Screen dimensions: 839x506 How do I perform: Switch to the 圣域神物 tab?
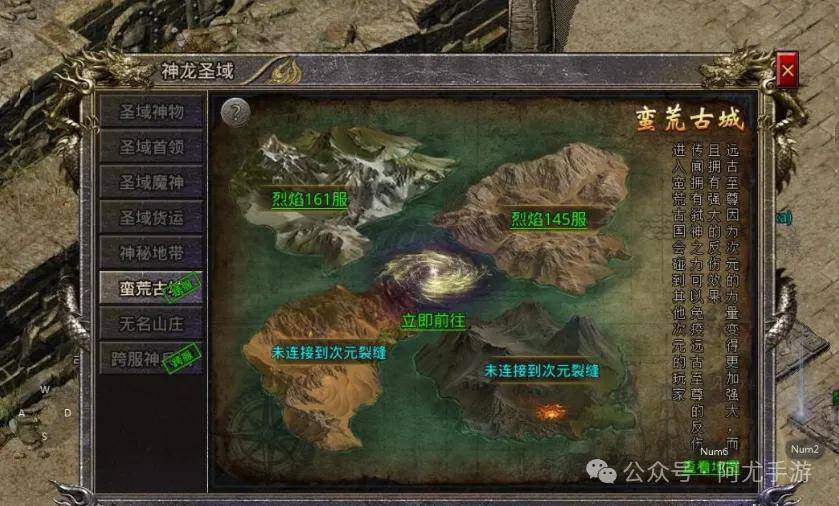(x=150, y=110)
